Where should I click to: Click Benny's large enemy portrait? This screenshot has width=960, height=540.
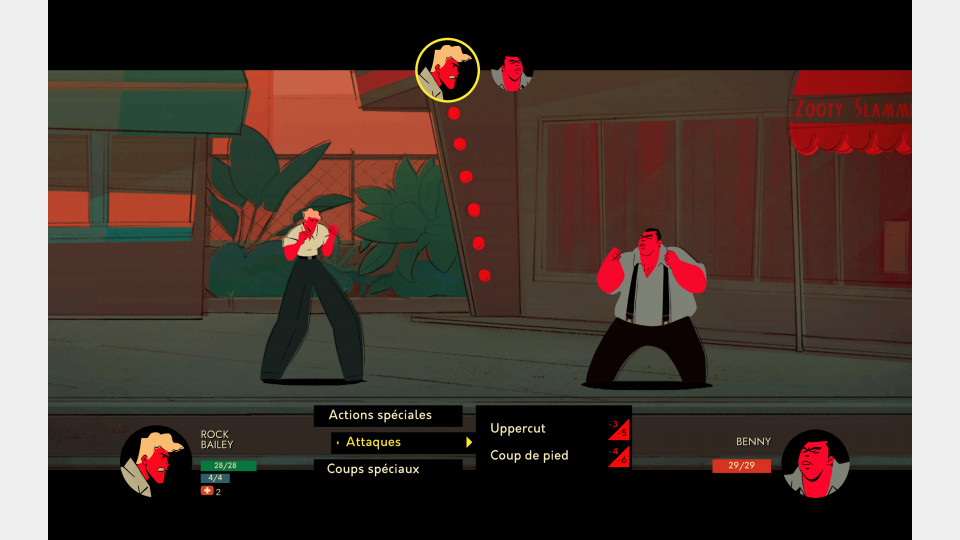[x=815, y=463]
